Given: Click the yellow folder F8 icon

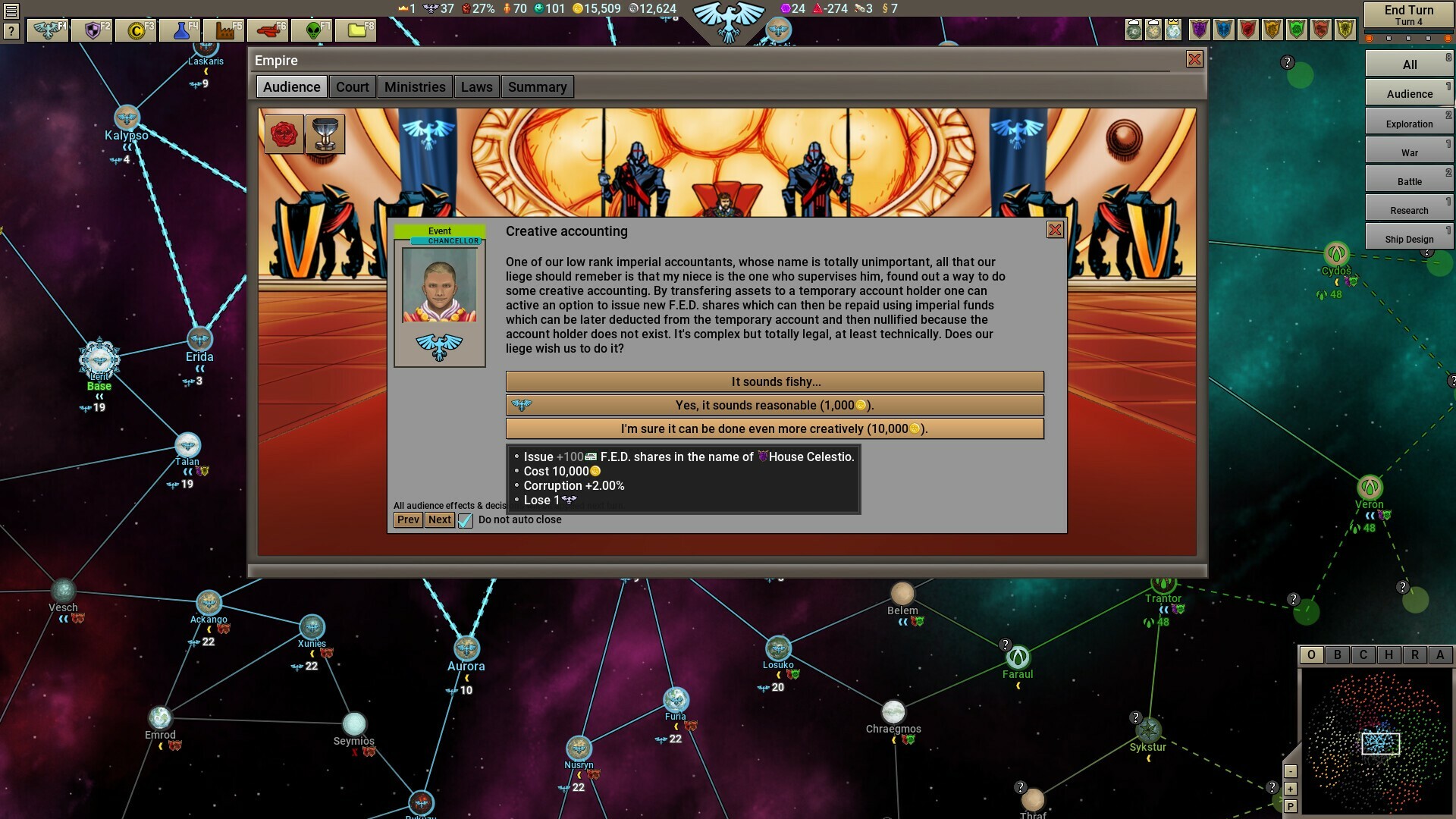Looking at the screenshot, I should click(x=354, y=32).
